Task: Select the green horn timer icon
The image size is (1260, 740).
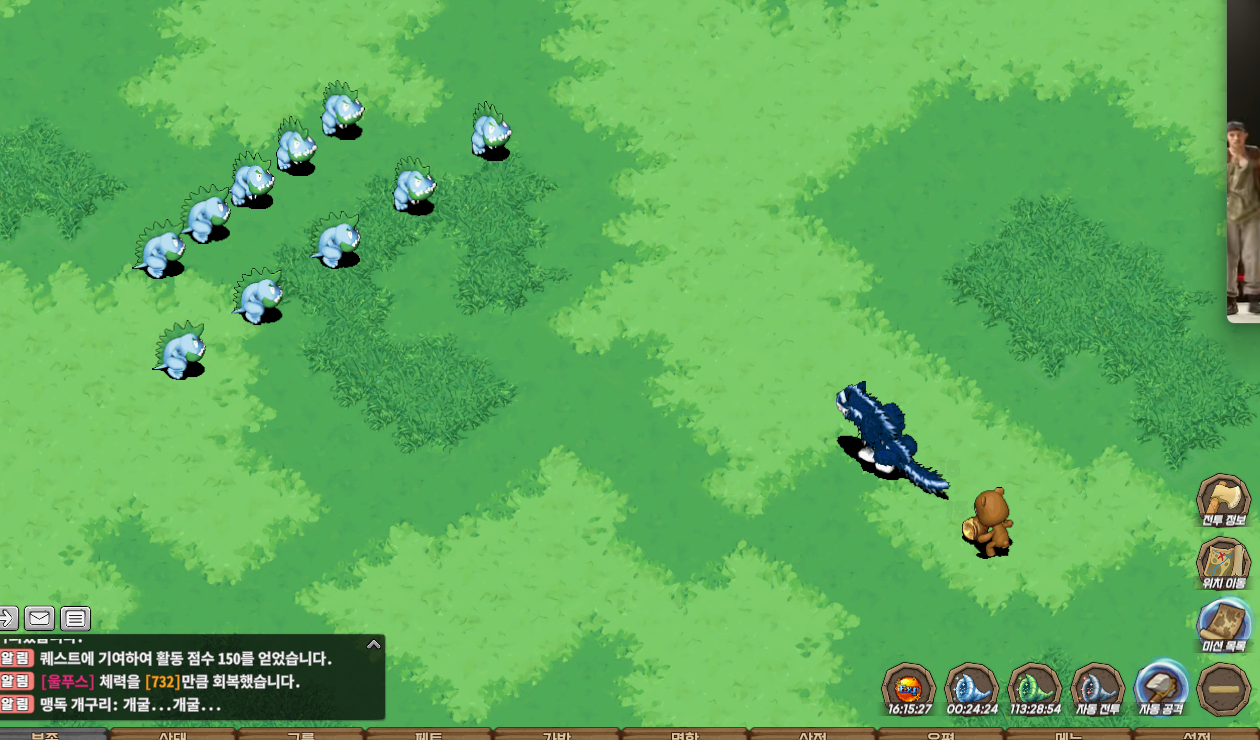Action: [x=1034, y=688]
